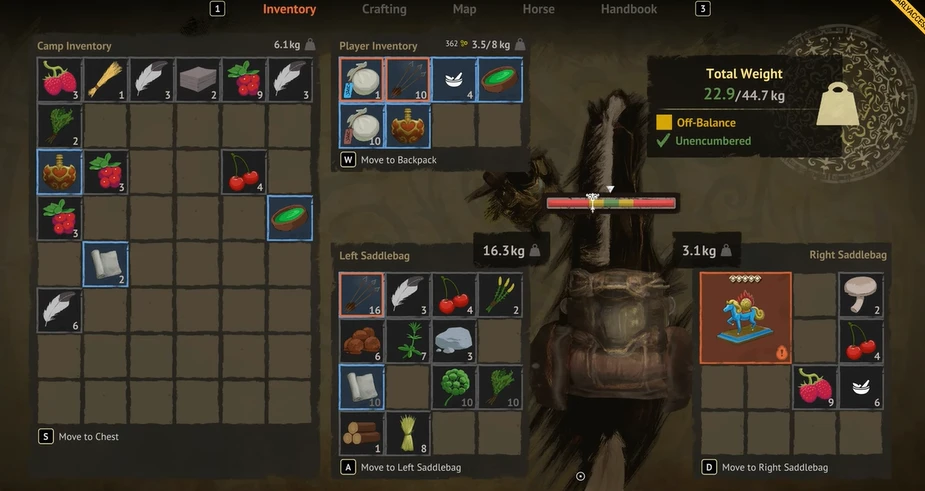Select the 6-feather stack in Camp Inventory
Viewport: 925px width, 491px height.
pos(60,310)
